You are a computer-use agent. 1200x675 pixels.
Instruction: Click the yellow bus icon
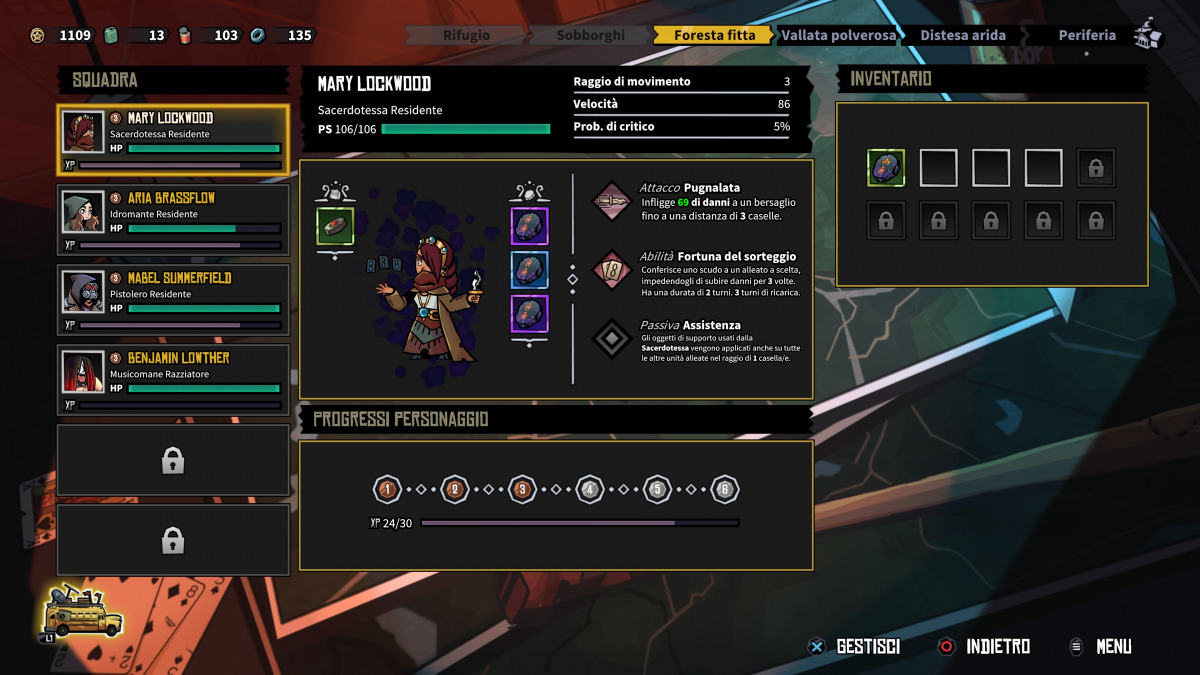click(83, 610)
